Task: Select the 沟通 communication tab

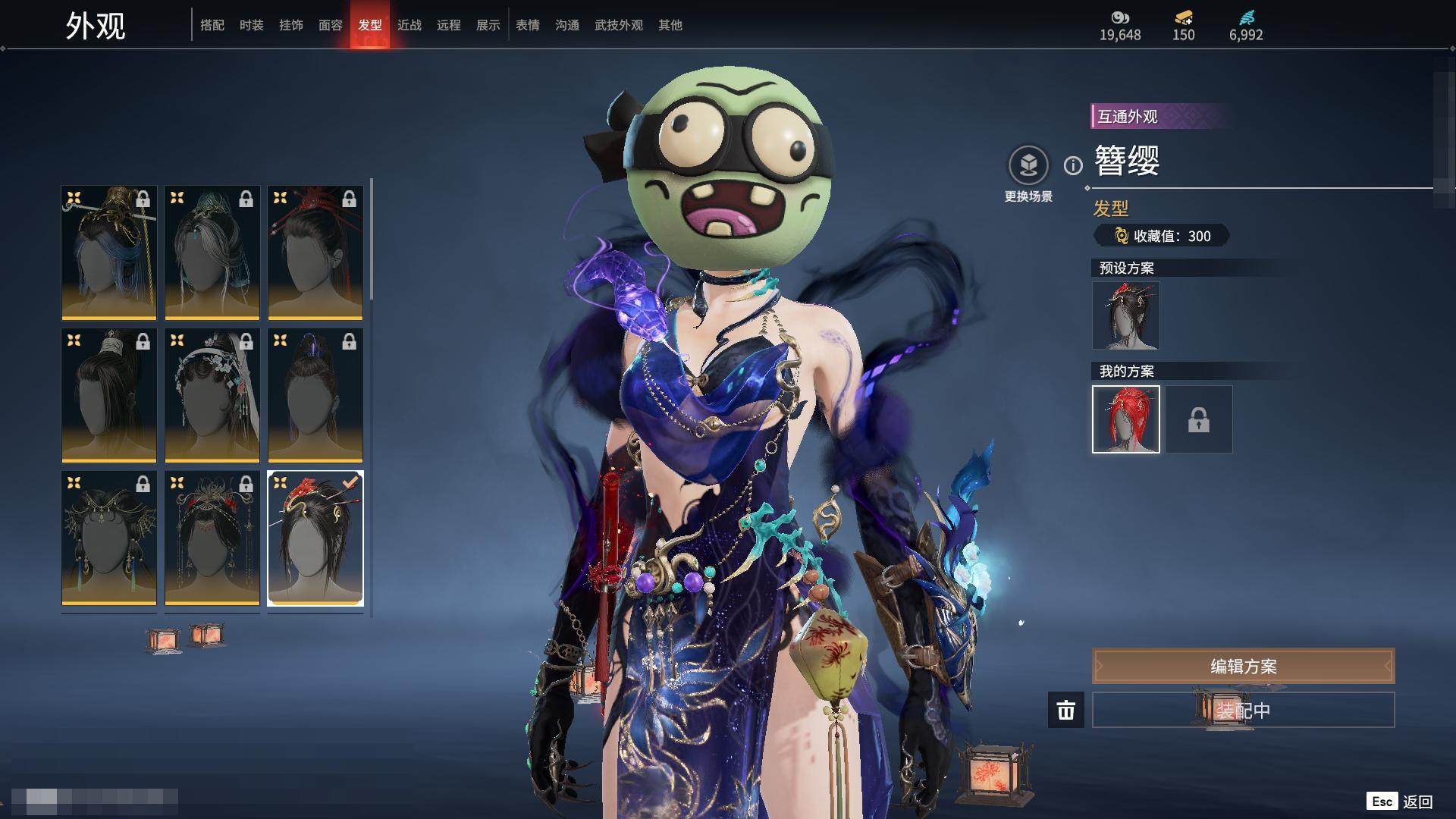Action: 567,25
